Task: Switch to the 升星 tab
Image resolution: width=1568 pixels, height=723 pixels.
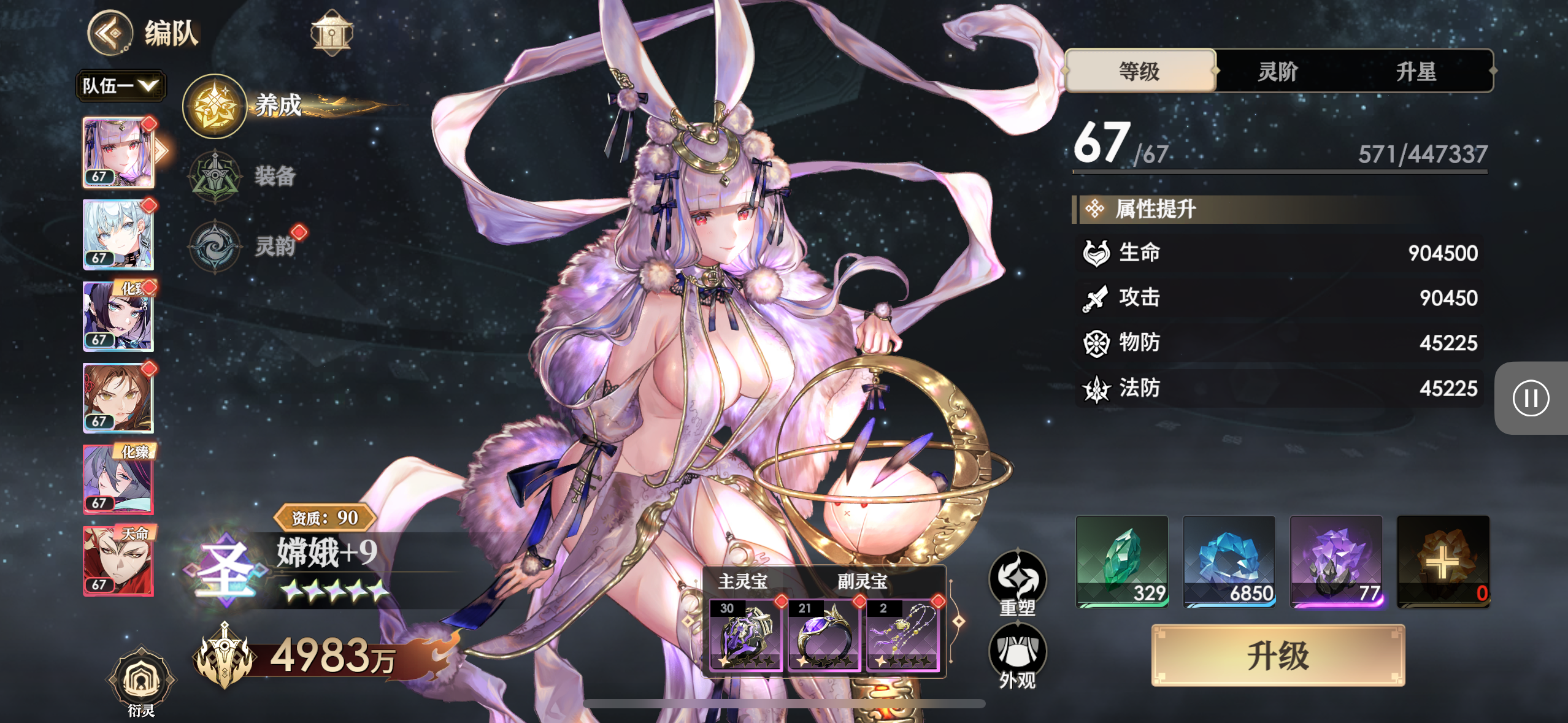Action: (1416, 71)
